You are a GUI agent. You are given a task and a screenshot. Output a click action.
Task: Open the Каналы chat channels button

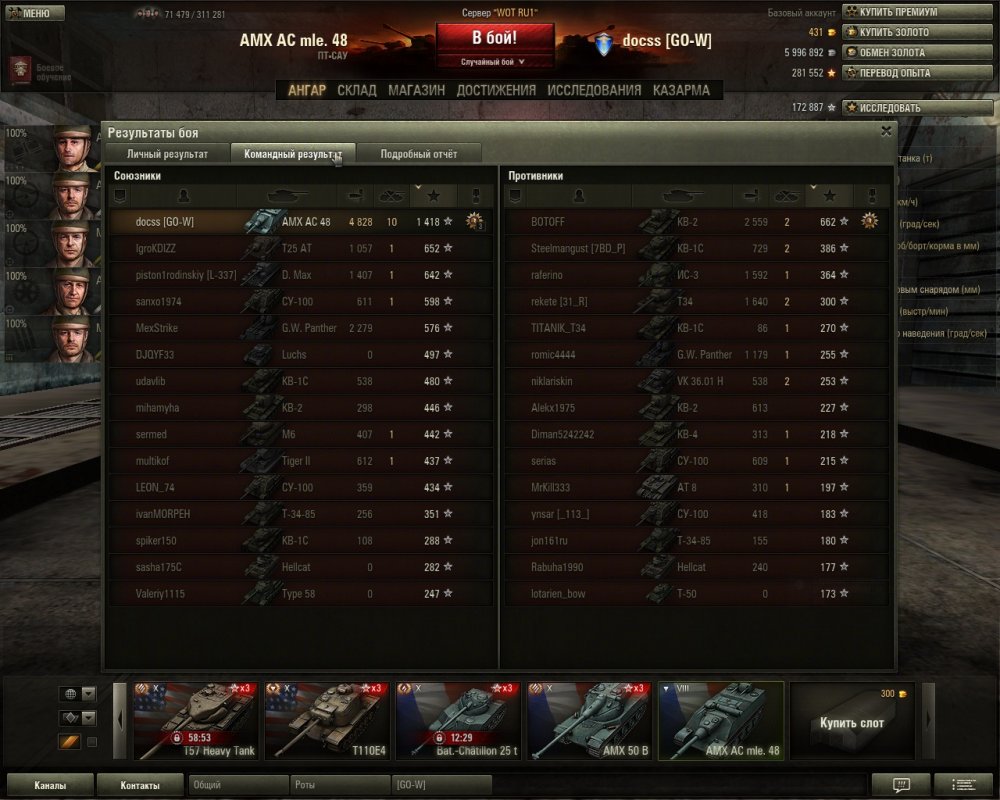(50, 785)
